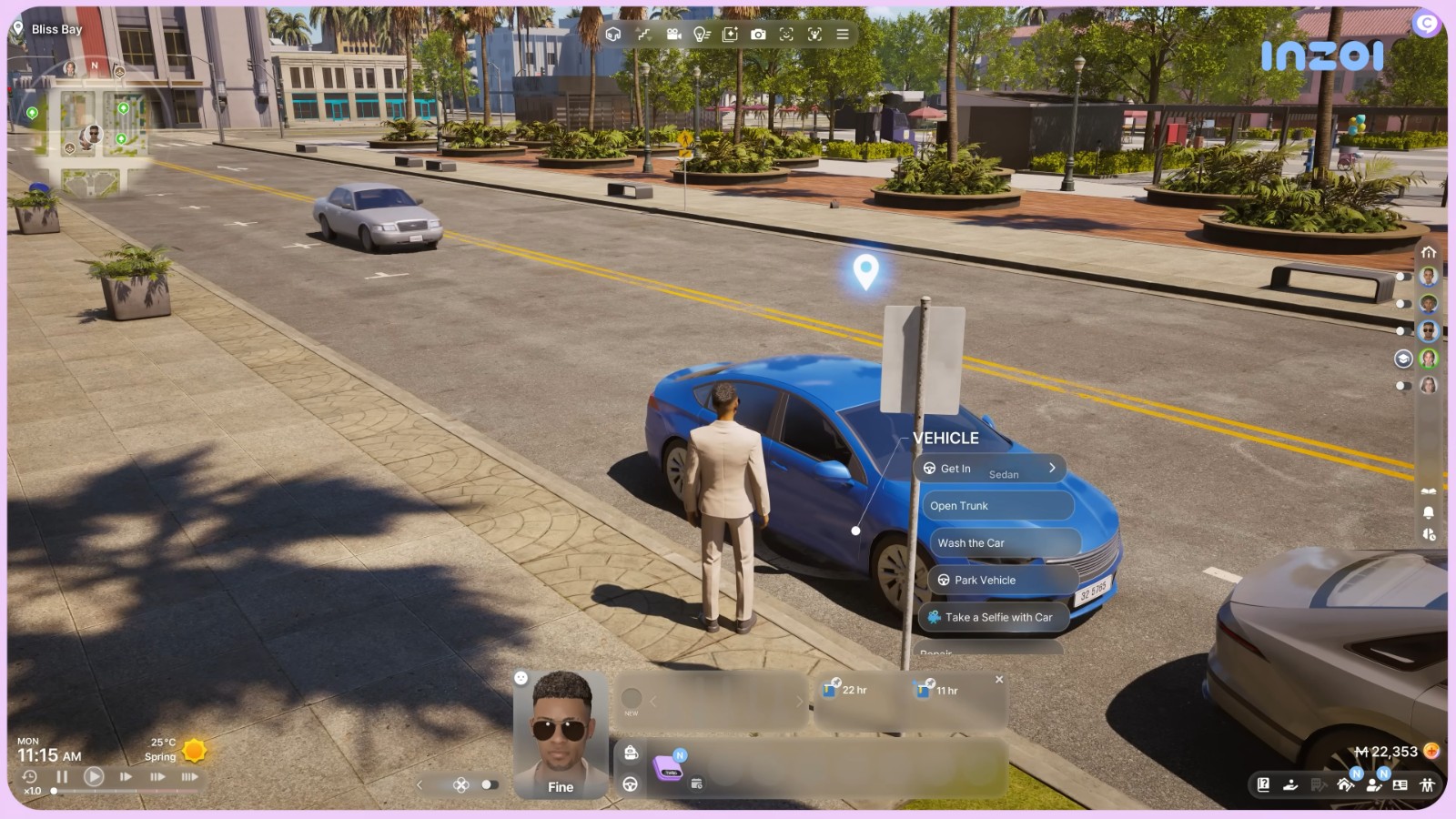Open the character's backpack inventory

click(631, 753)
